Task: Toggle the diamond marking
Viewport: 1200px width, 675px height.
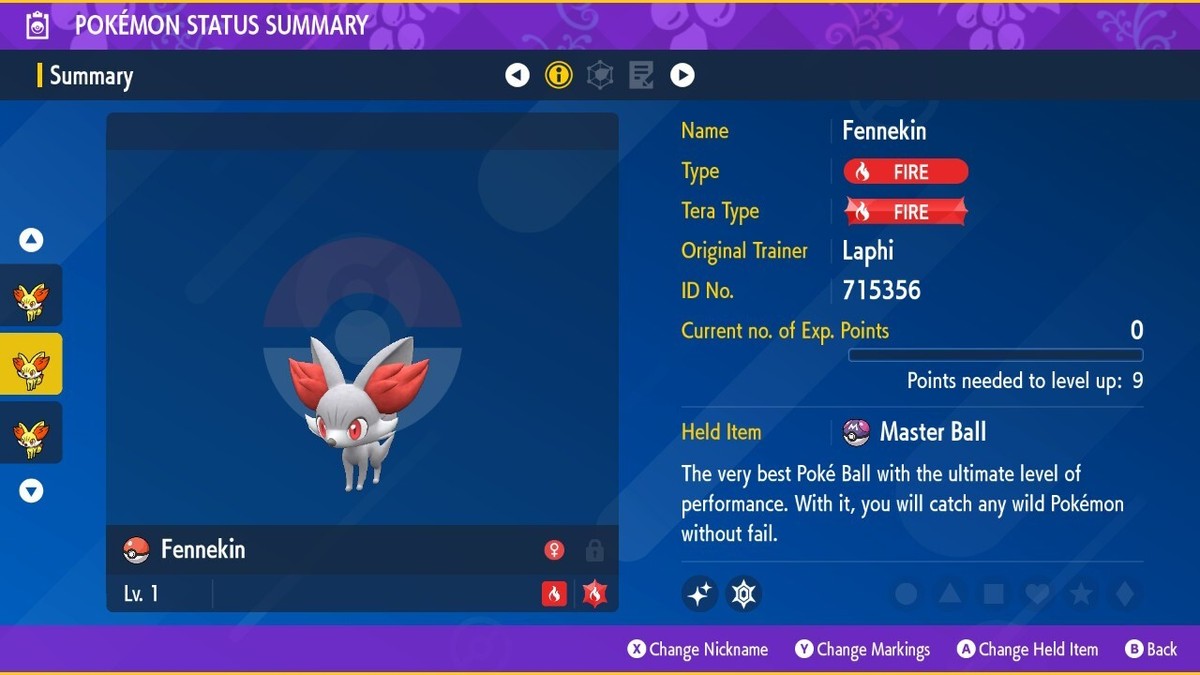Action: 1125,594
